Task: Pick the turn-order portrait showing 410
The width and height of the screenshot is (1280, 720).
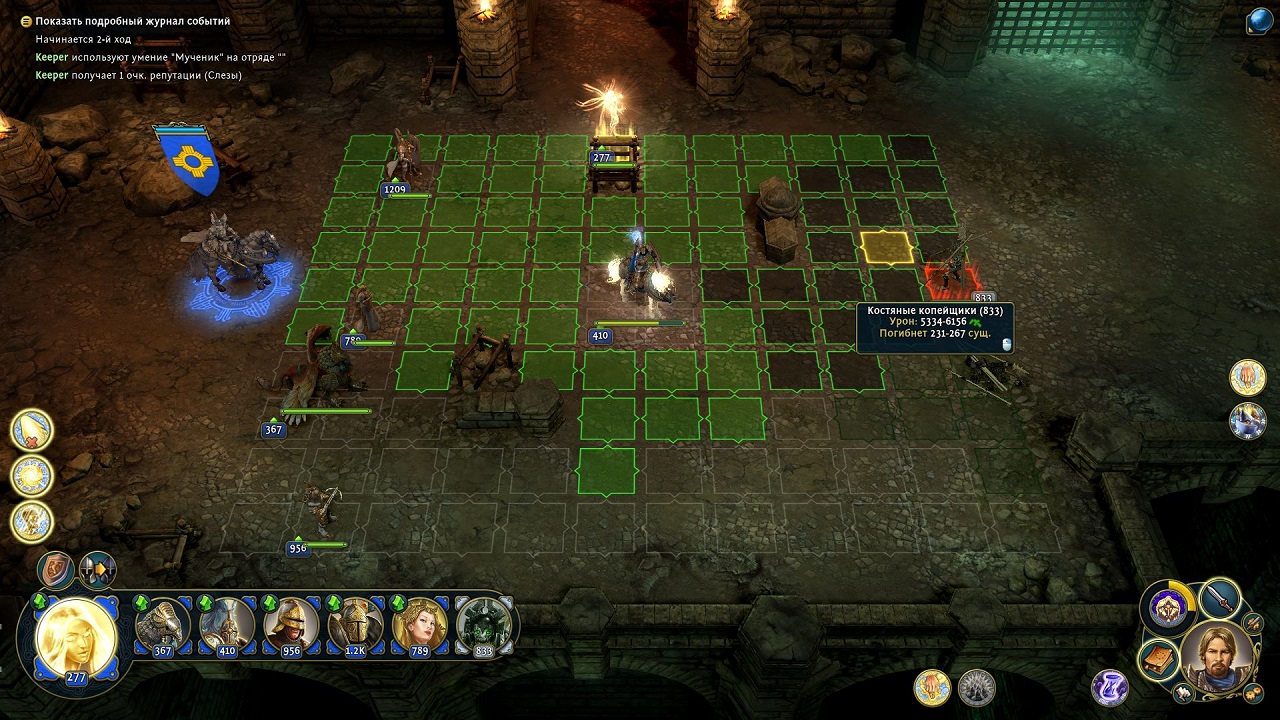Action: [227, 626]
